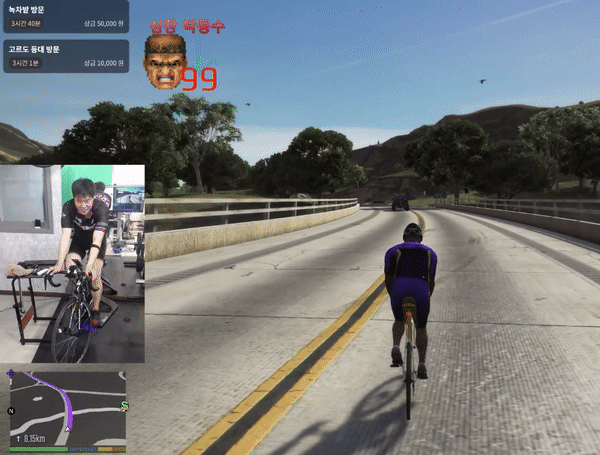Open the road minimap
The width and height of the screenshot is (600, 455).
pos(68,406)
